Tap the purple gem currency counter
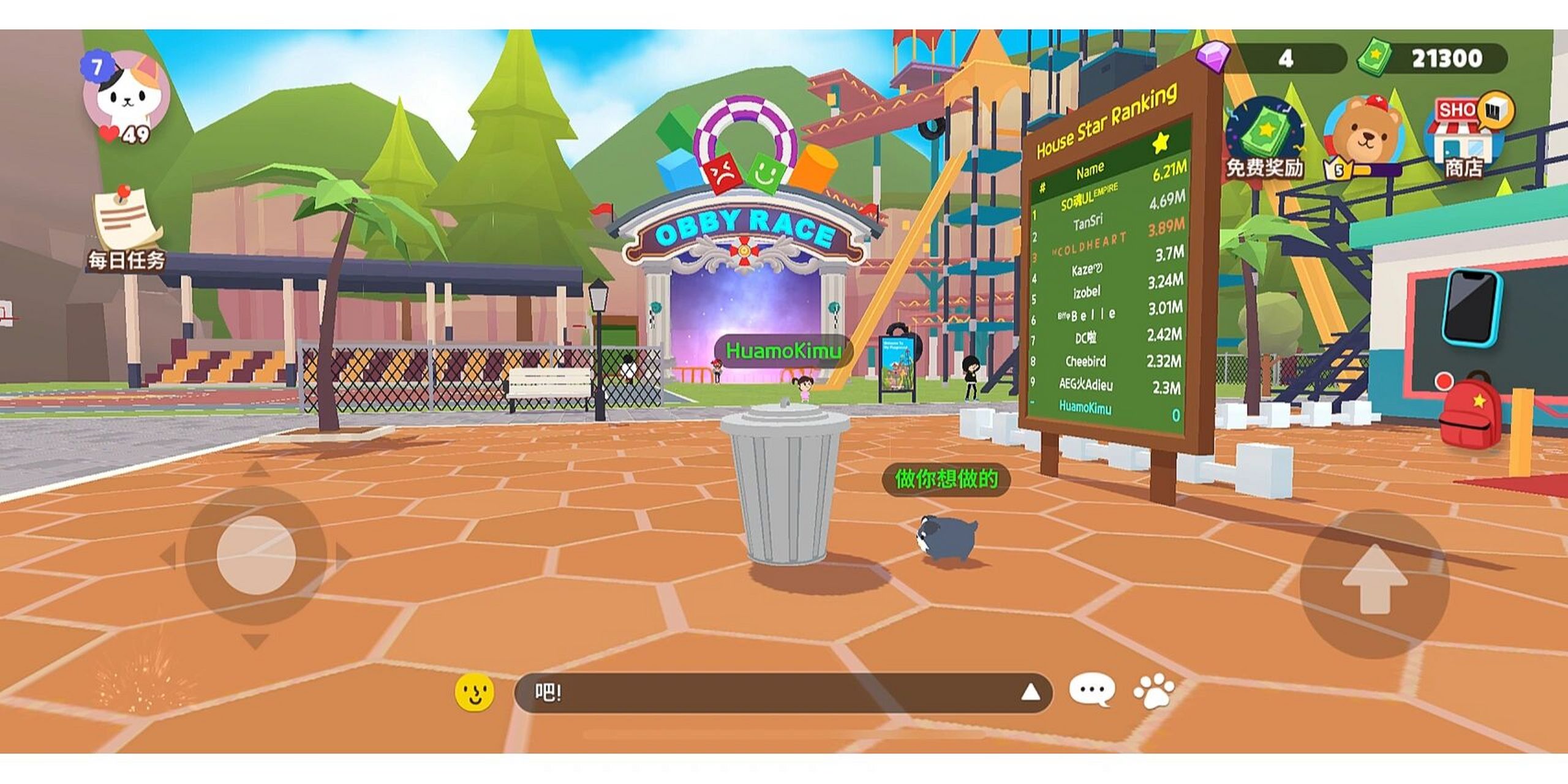The width and height of the screenshot is (1568, 784). point(1274,58)
